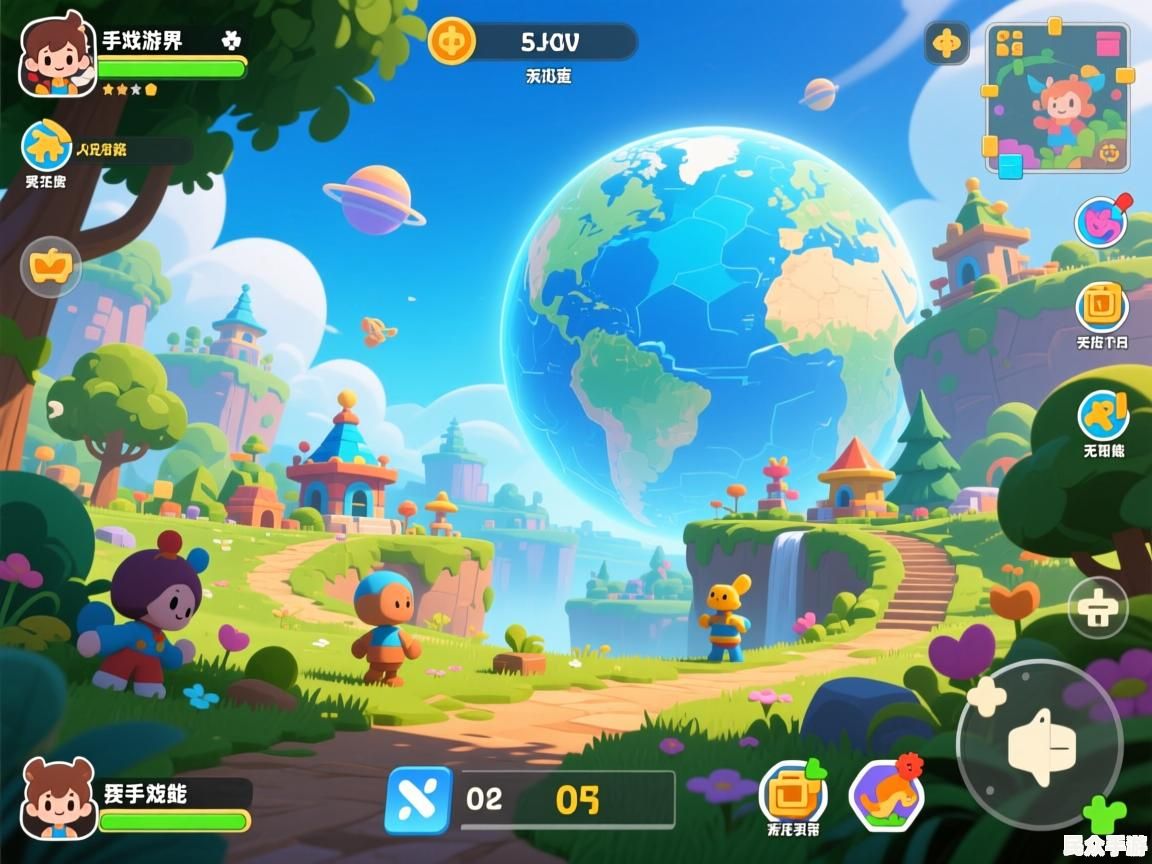Tap the yellow plus button beside minimap
The height and width of the screenshot is (864, 1152).
[946, 43]
